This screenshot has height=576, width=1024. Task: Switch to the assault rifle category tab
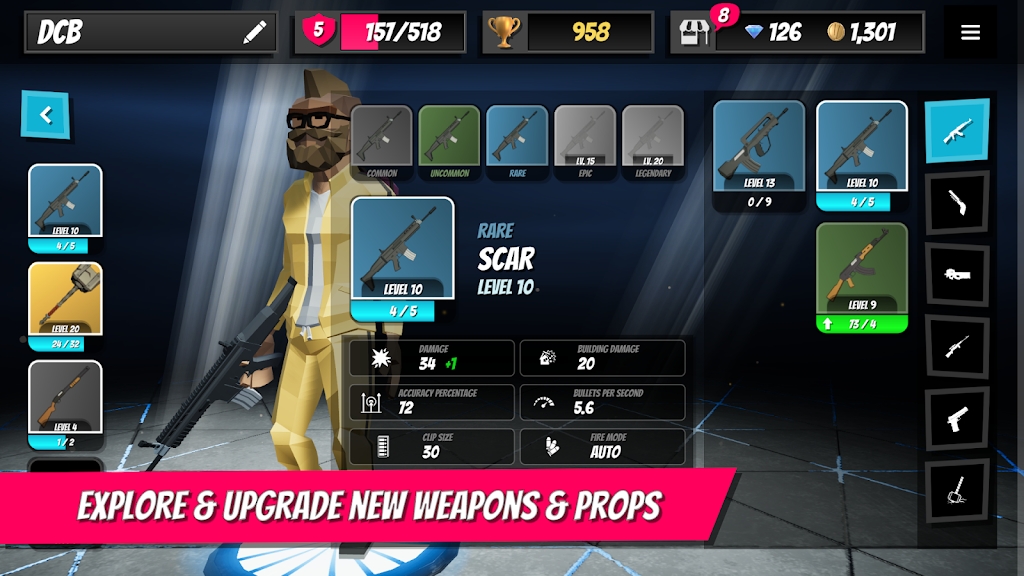click(957, 130)
